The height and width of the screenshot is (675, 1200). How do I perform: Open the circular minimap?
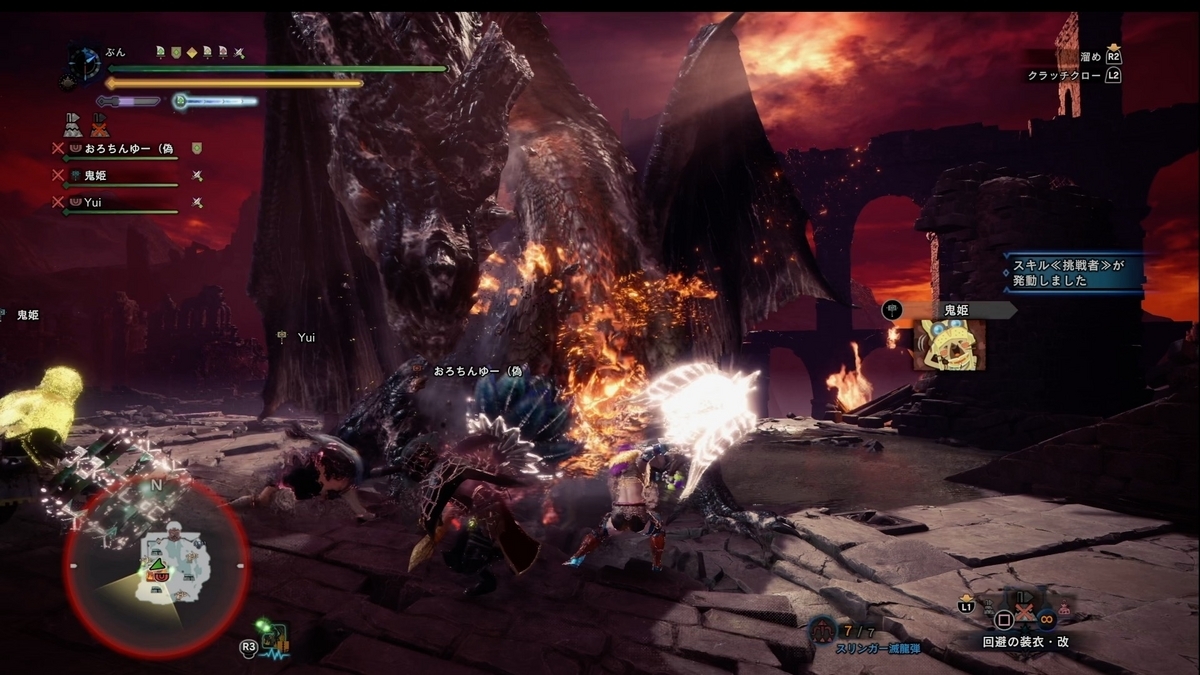coord(157,564)
